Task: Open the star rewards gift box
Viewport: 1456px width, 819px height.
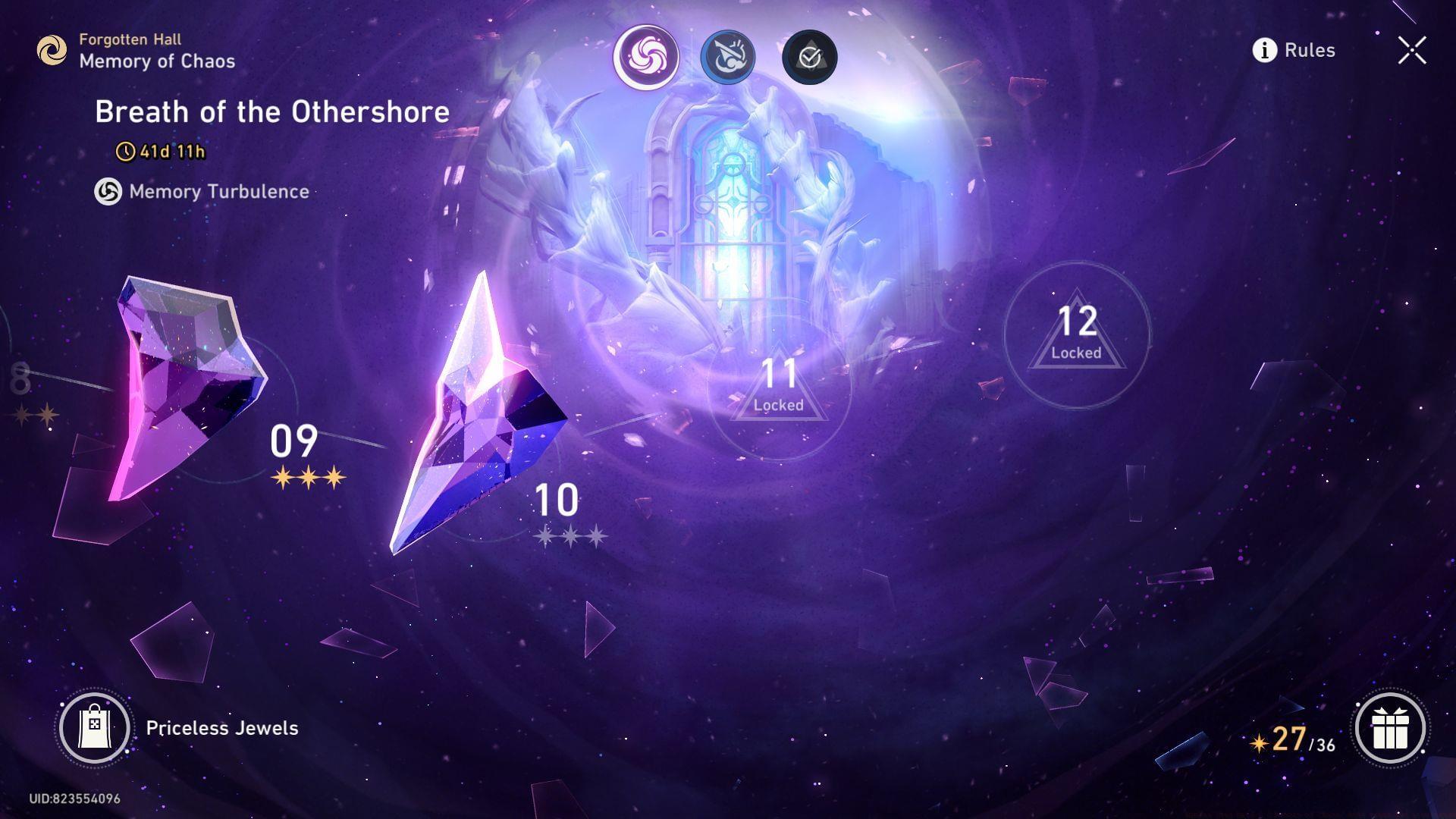Action: [x=1390, y=729]
